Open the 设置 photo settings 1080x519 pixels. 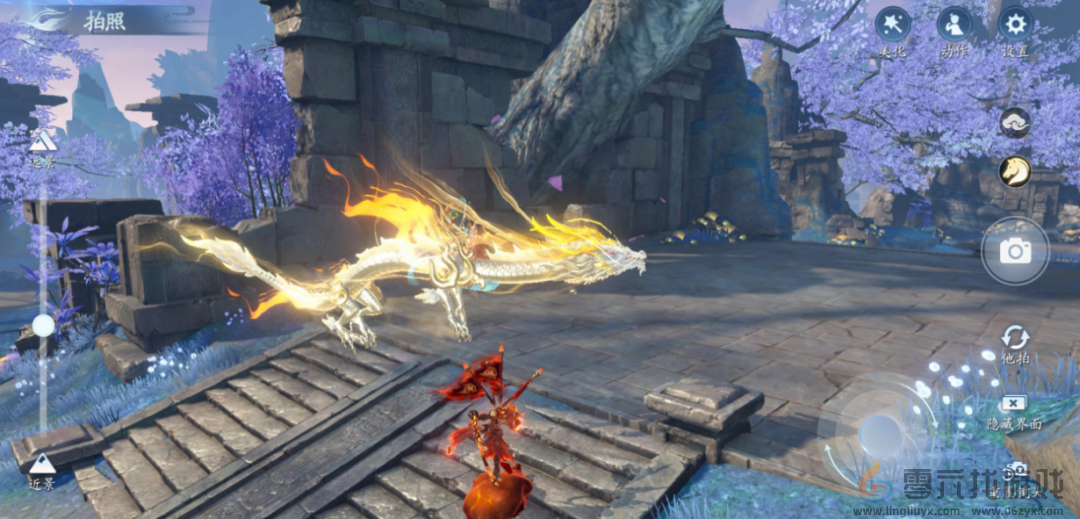tap(1016, 24)
